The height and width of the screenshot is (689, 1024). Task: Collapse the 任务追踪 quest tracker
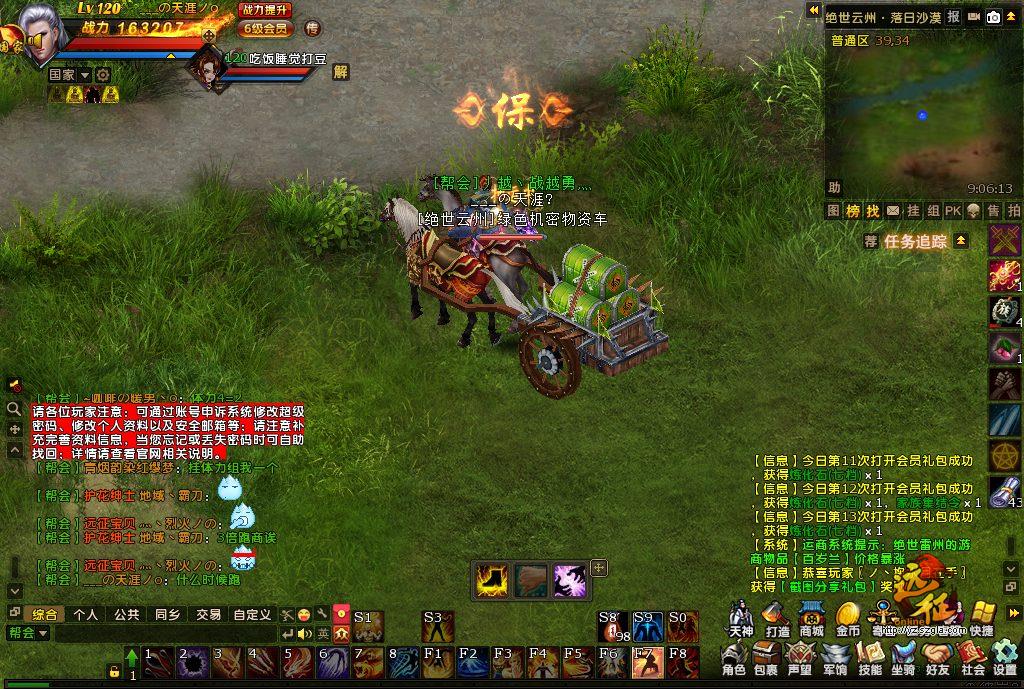pyautogui.click(x=961, y=241)
